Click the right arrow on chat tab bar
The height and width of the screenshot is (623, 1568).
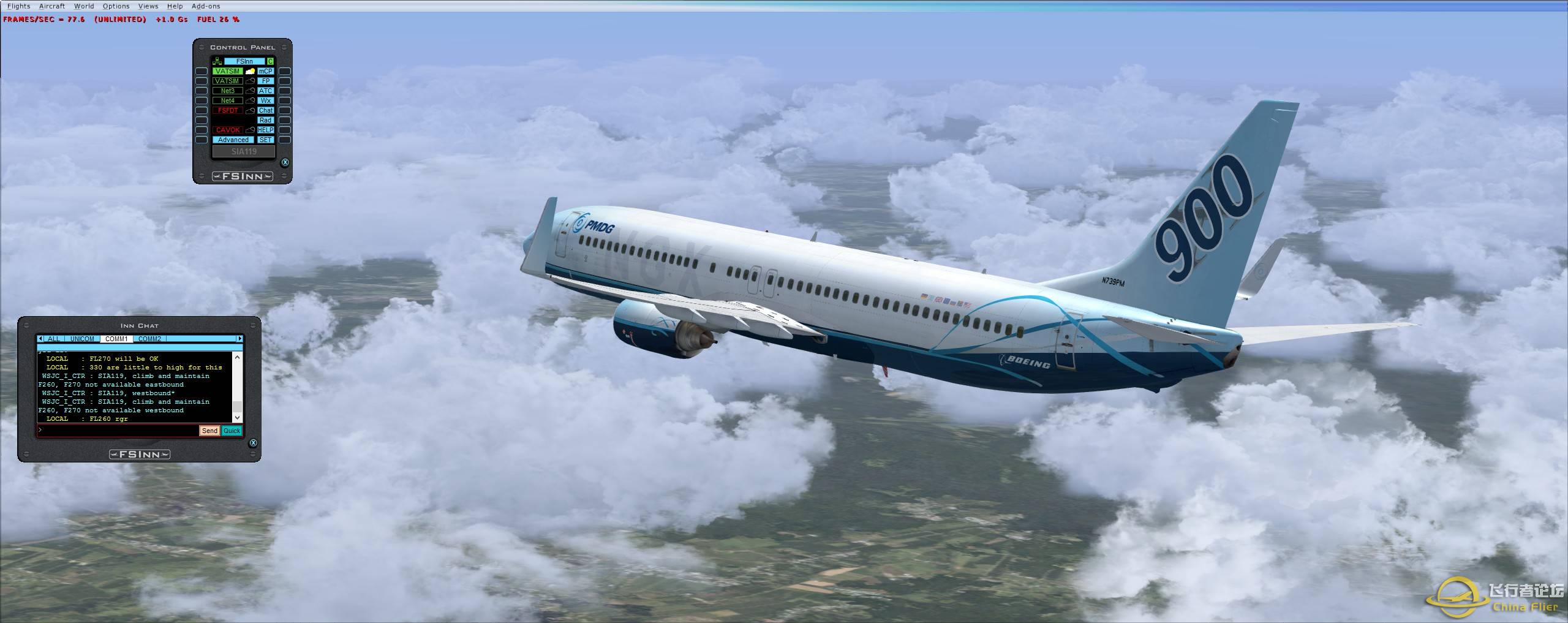click(240, 338)
